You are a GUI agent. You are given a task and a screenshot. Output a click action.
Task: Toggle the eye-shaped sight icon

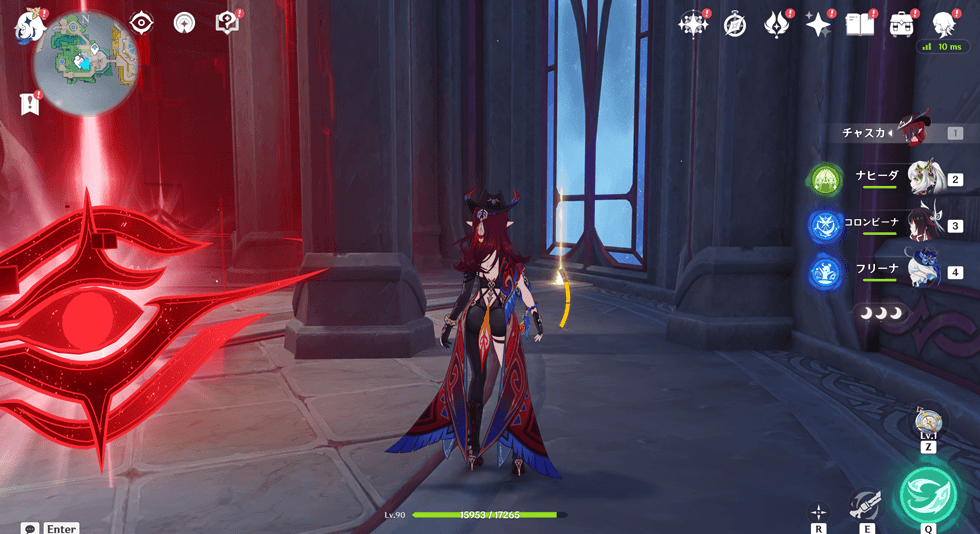(x=142, y=23)
